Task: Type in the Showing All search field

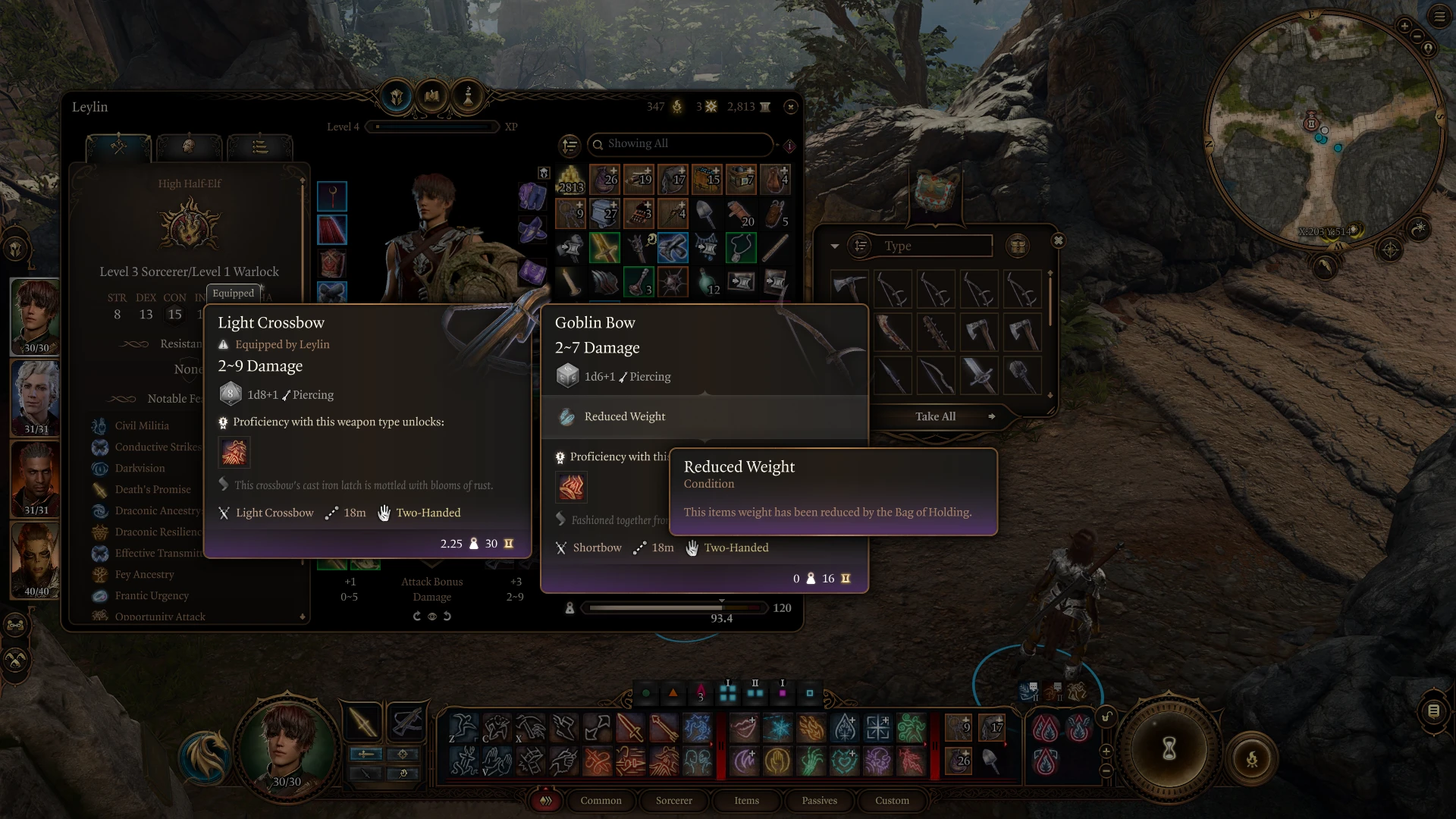Action: tap(682, 144)
